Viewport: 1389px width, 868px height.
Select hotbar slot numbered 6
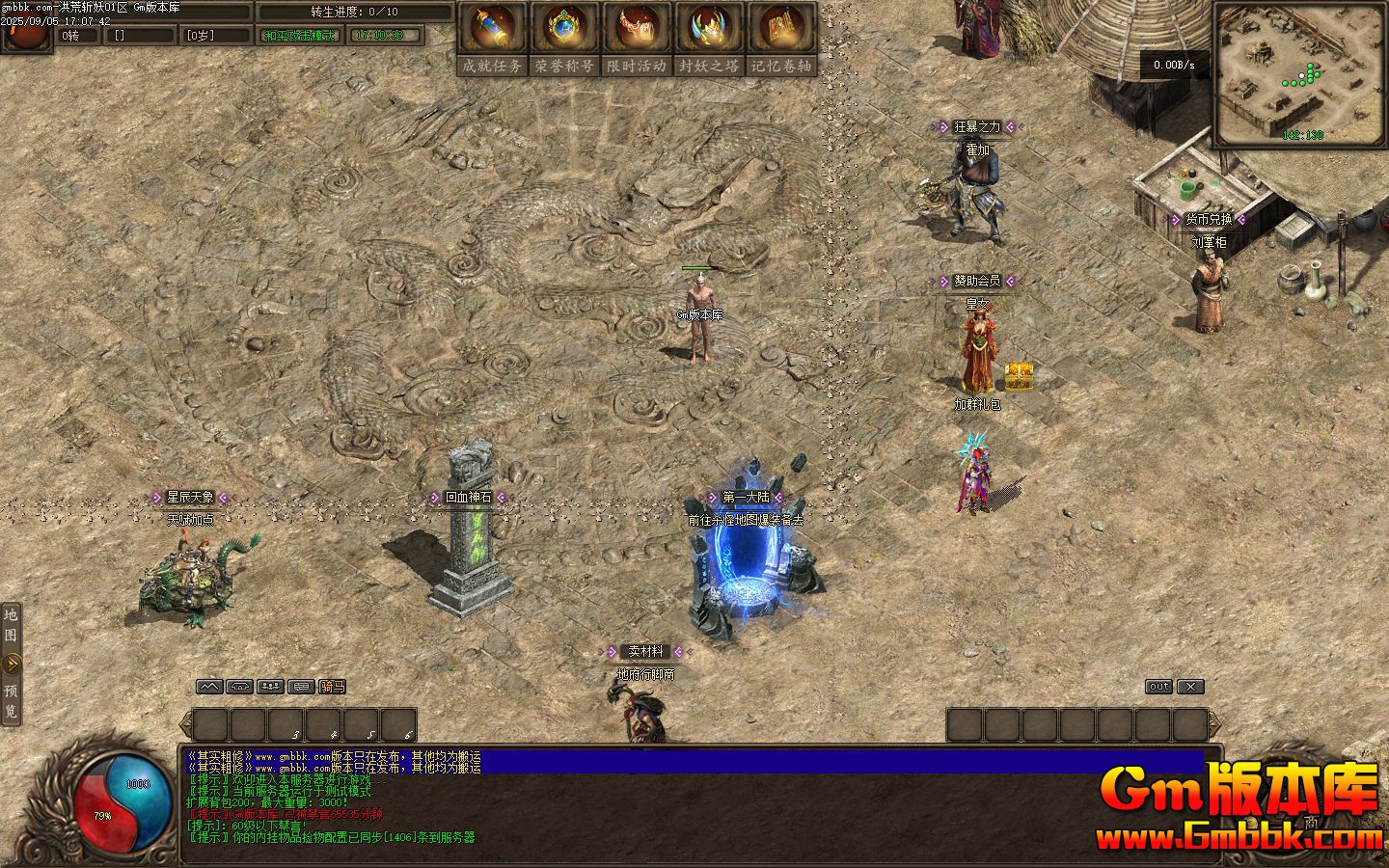click(398, 725)
